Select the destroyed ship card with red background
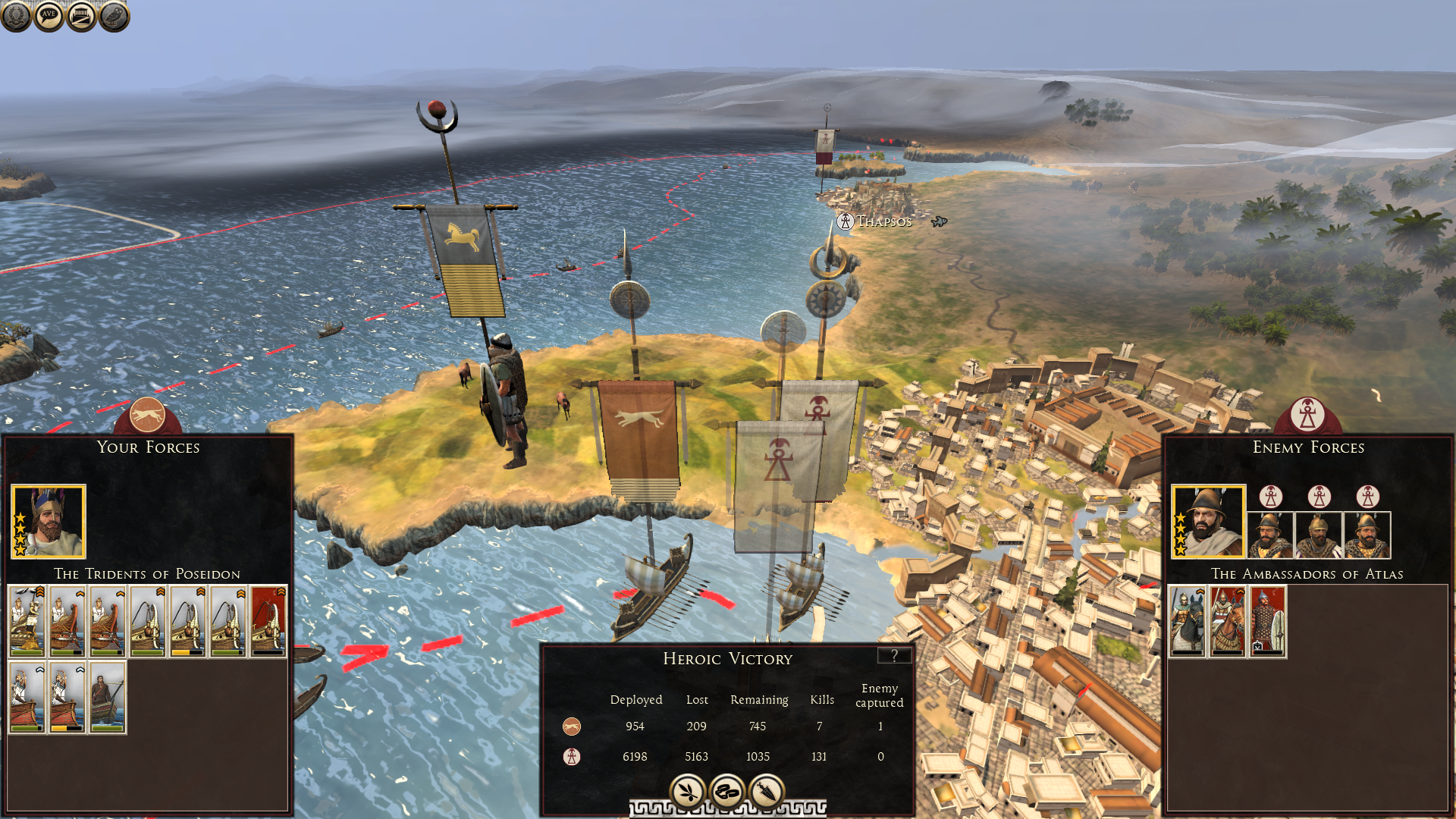The image size is (1456, 819). click(x=268, y=621)
